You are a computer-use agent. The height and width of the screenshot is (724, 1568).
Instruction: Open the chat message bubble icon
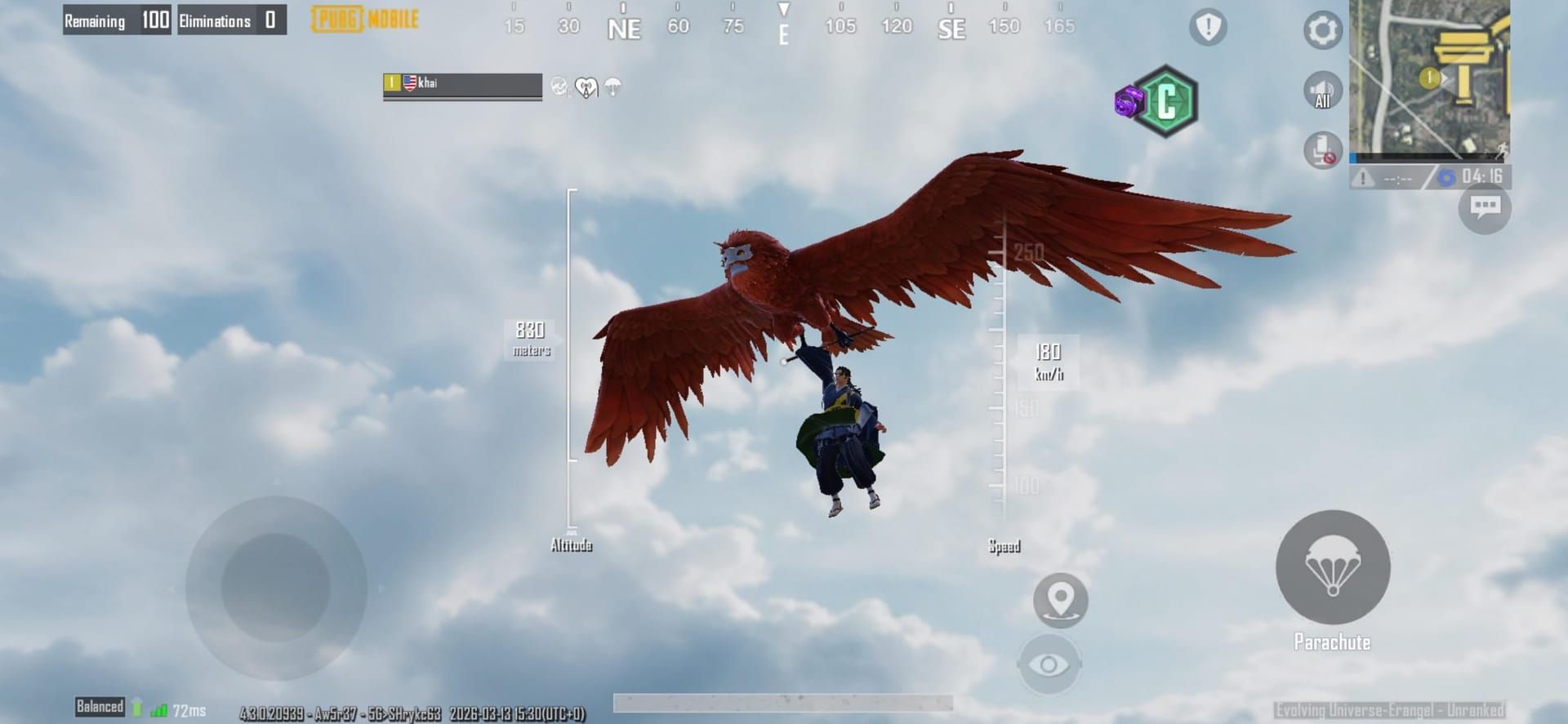[1485, 208]
